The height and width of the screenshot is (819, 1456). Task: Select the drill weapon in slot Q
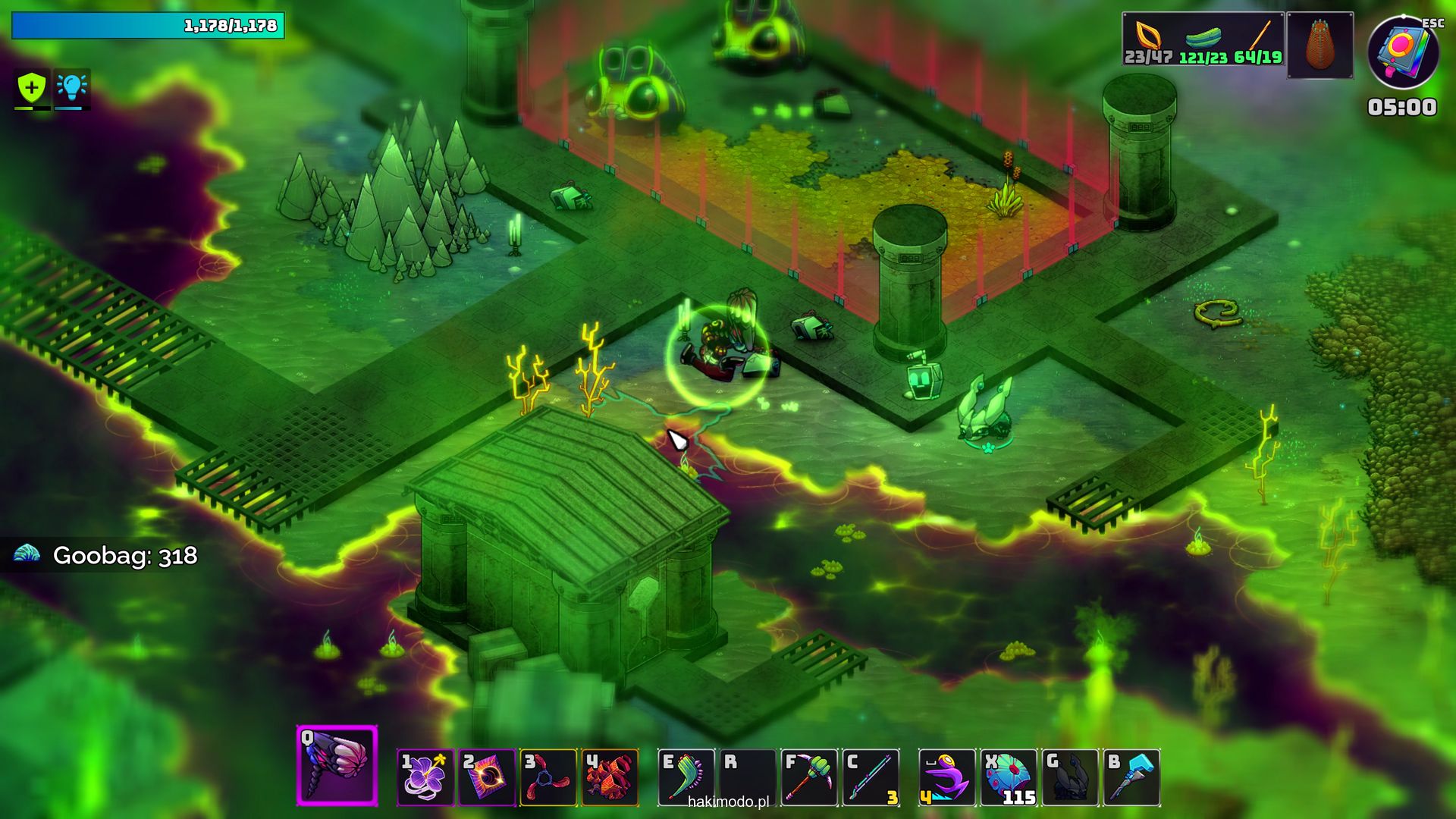(x=337, y=765)
